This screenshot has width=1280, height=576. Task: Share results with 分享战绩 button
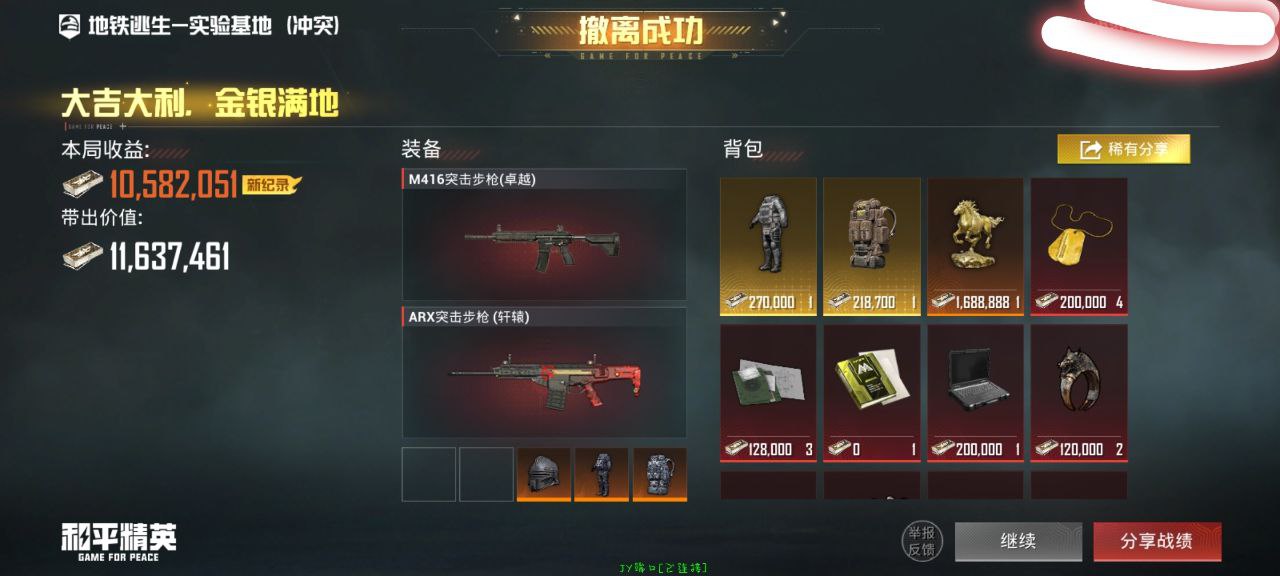1157,541
